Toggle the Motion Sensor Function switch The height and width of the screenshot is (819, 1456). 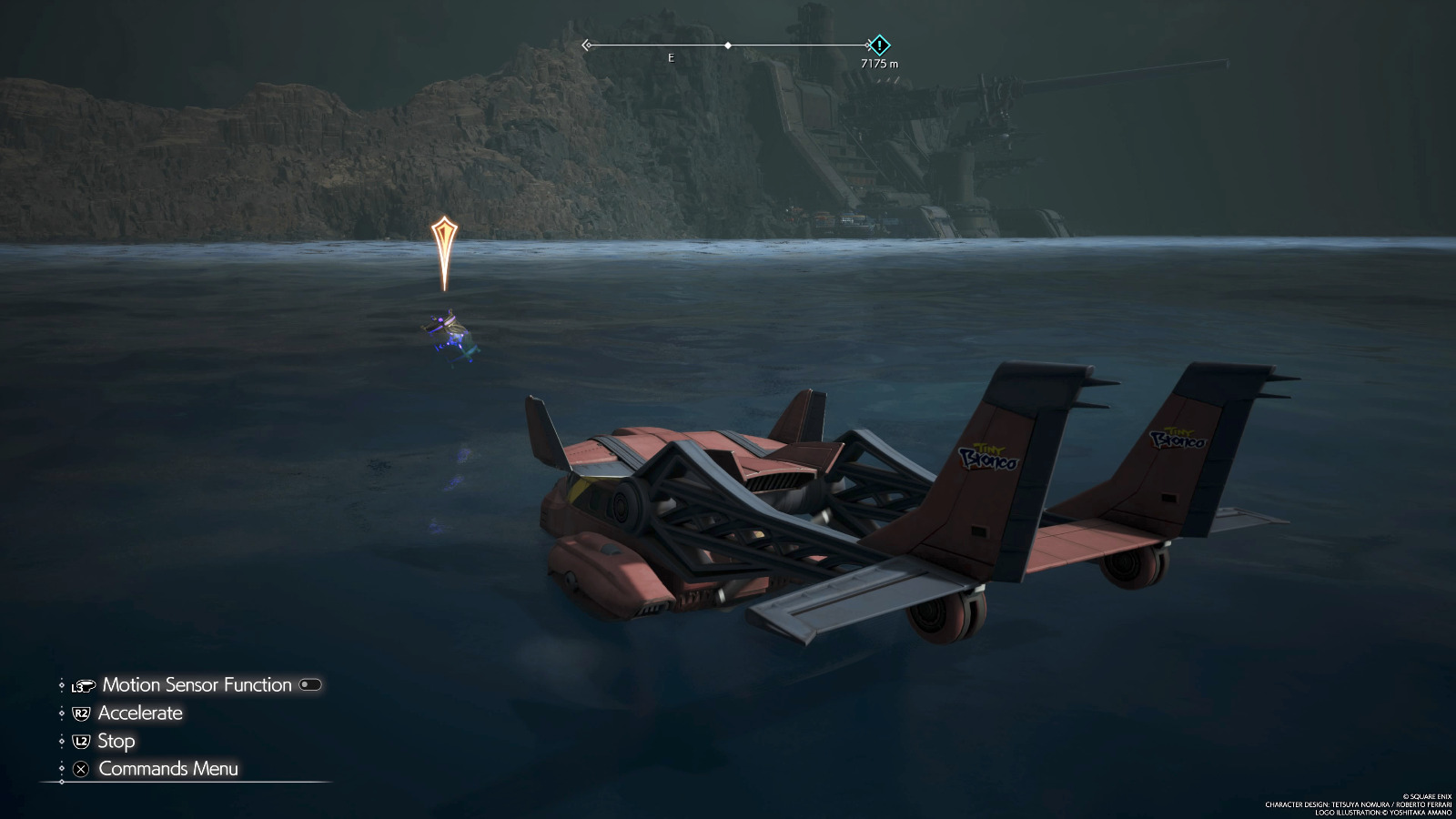click(310, 685)
